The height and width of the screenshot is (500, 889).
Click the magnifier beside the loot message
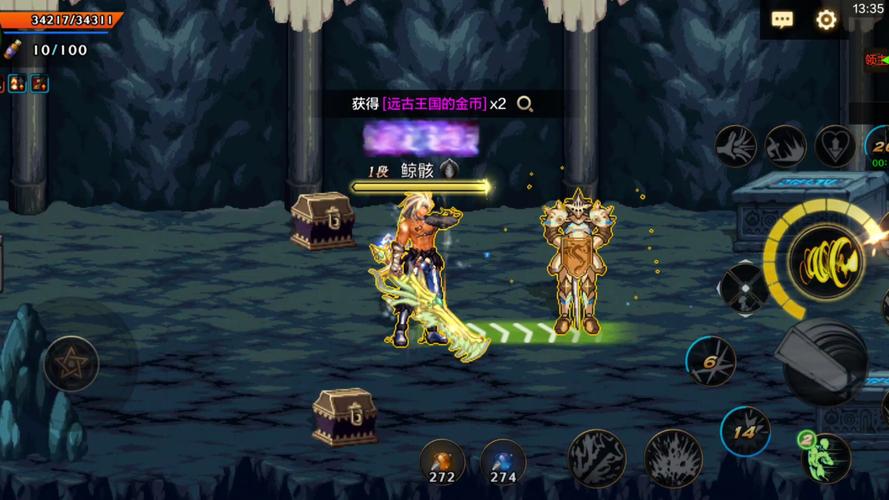pos(524,104)
